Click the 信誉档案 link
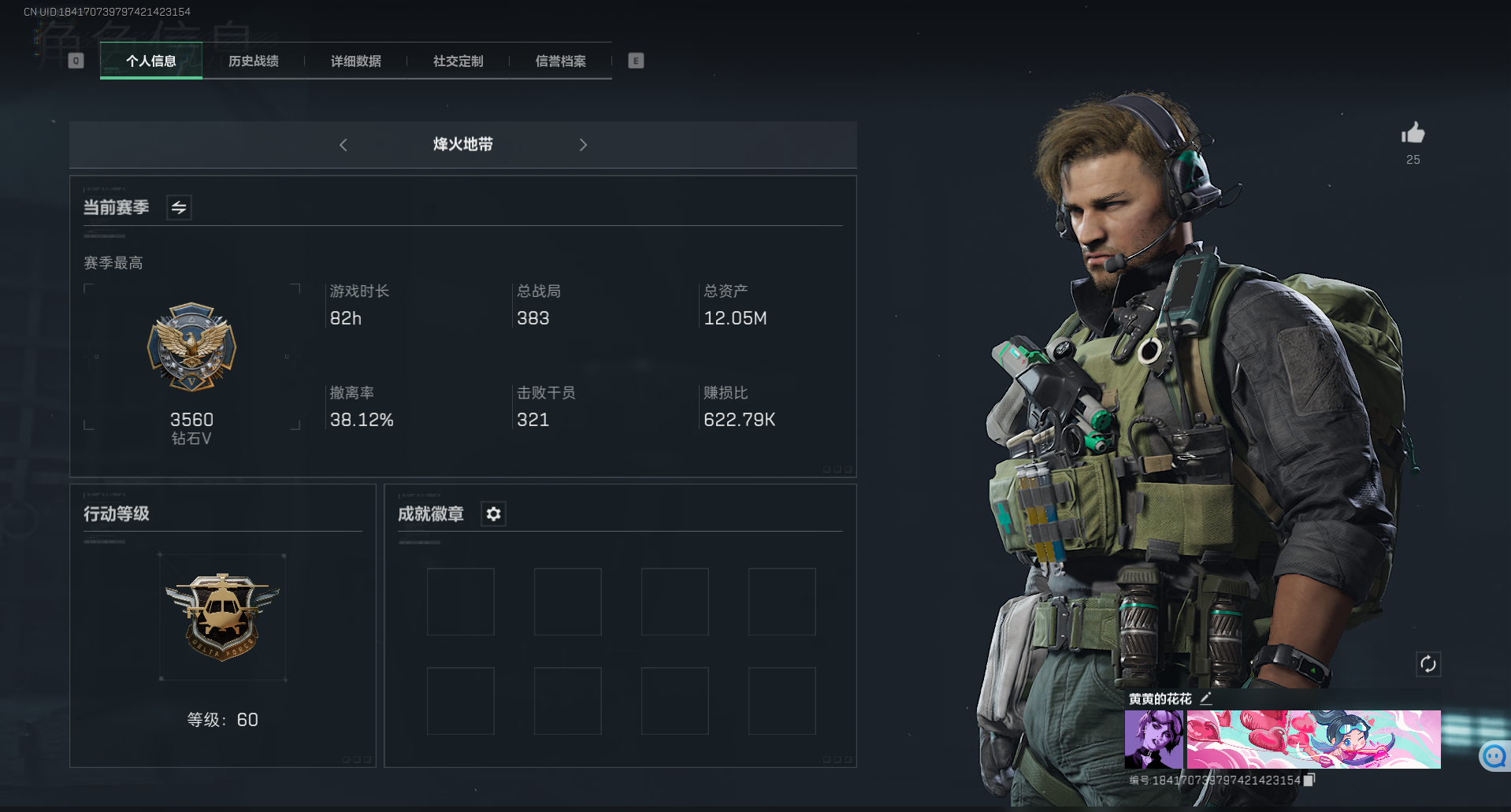 click(x=561, y=61)
